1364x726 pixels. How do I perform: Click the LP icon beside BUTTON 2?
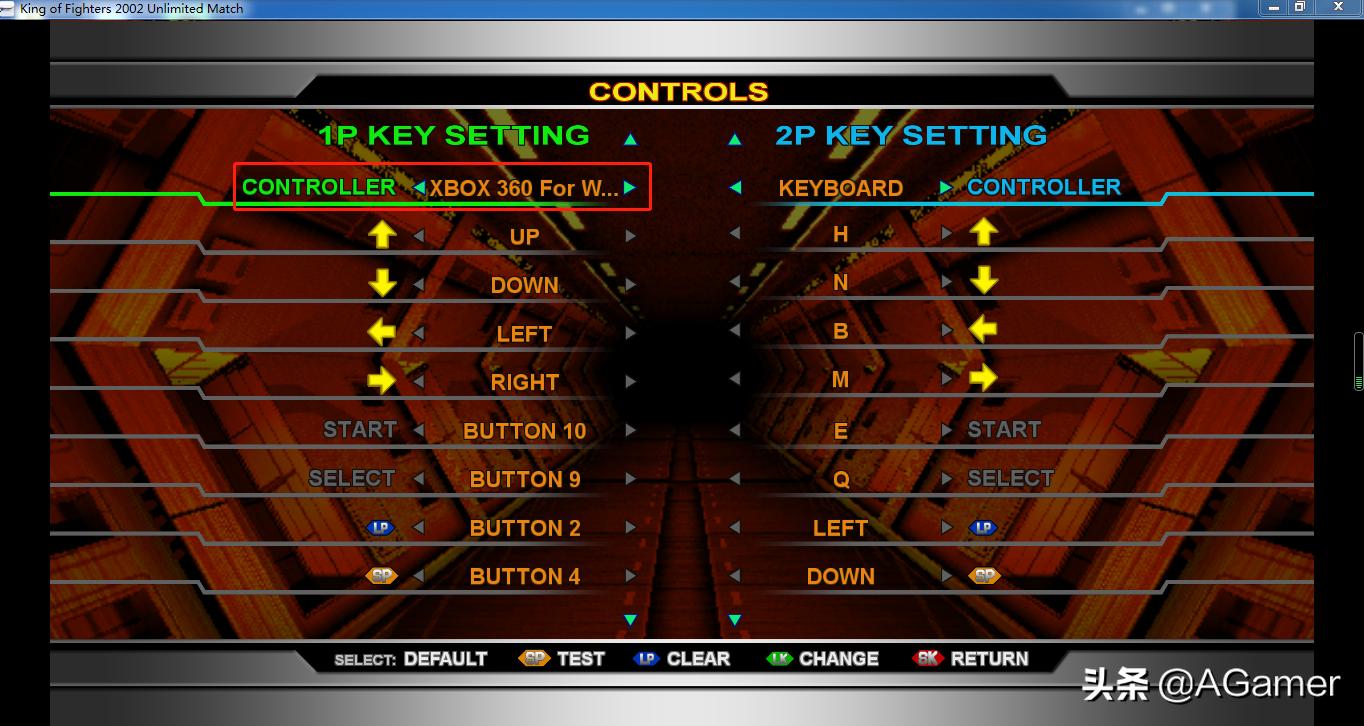pyautogui.click(x=381, y=526)
